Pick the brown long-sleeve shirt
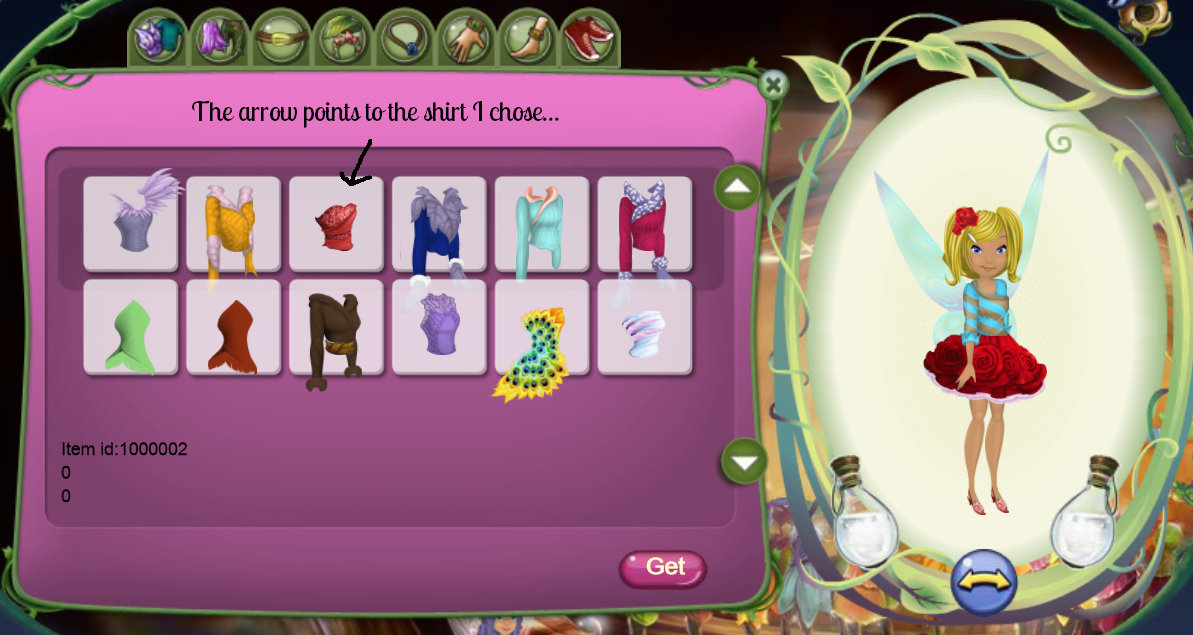 (336, 328)
